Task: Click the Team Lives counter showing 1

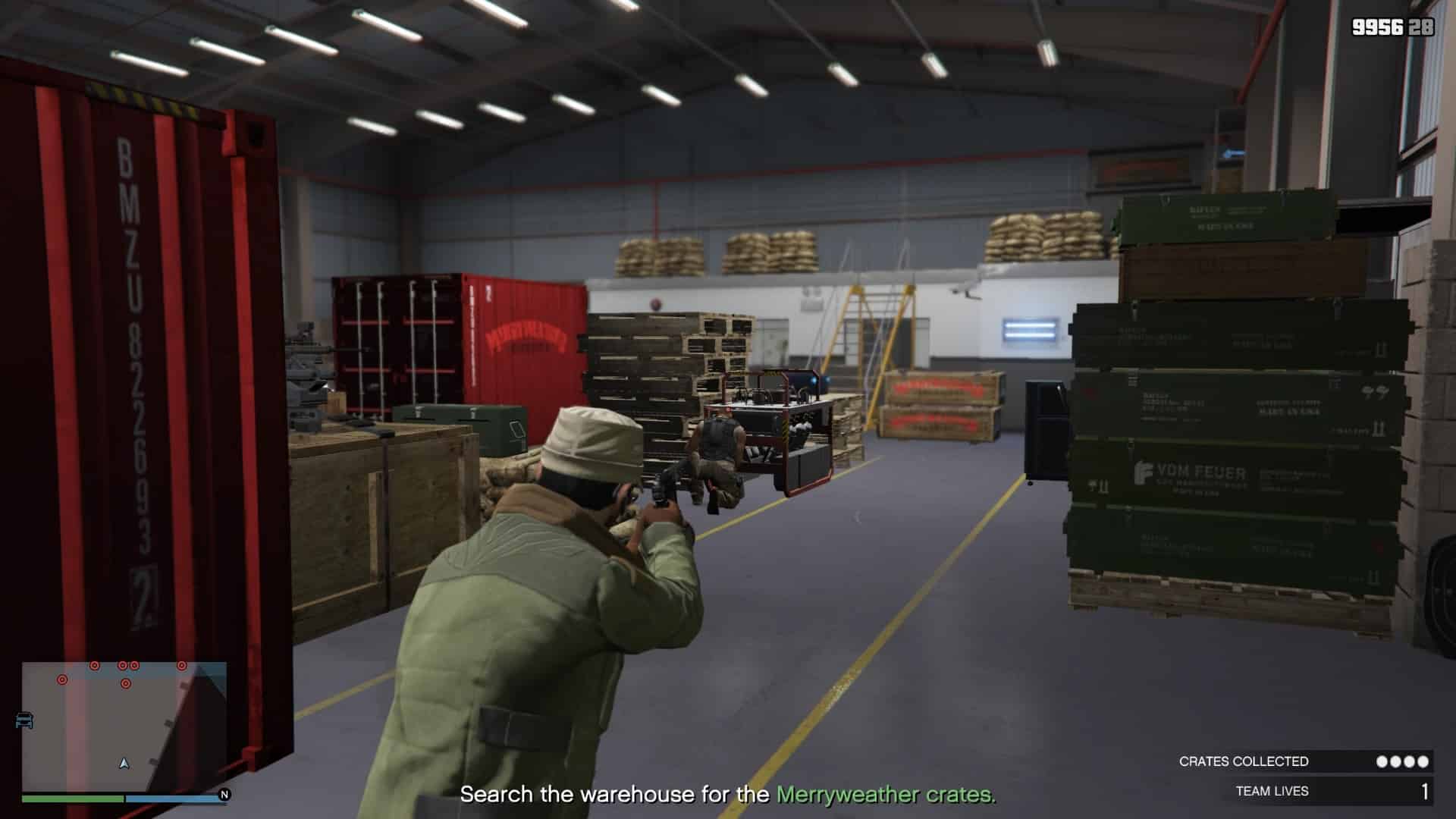Action: point(1424,790)
